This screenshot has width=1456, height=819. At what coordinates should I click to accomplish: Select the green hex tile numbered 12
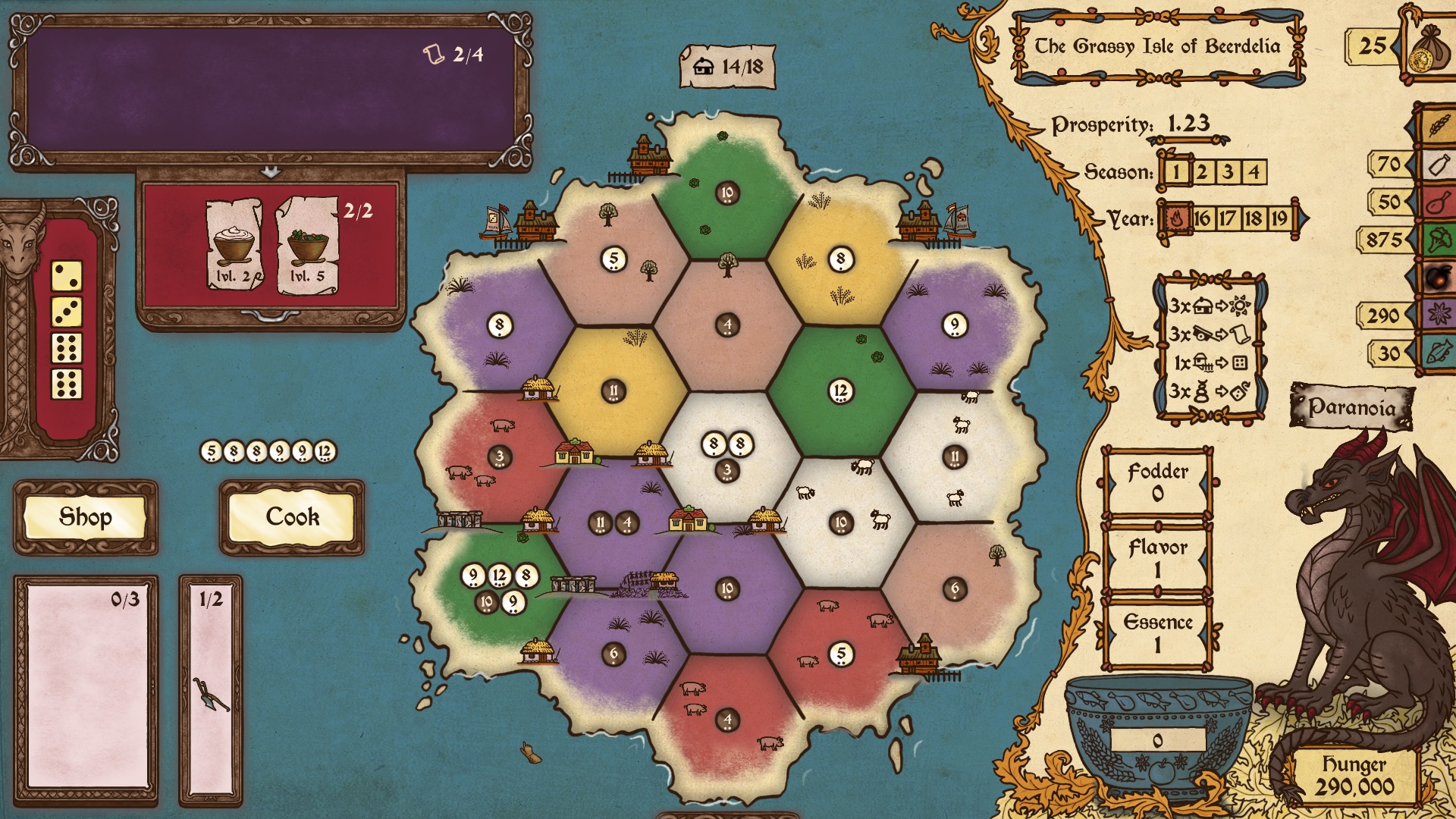(x=840, y=391)
